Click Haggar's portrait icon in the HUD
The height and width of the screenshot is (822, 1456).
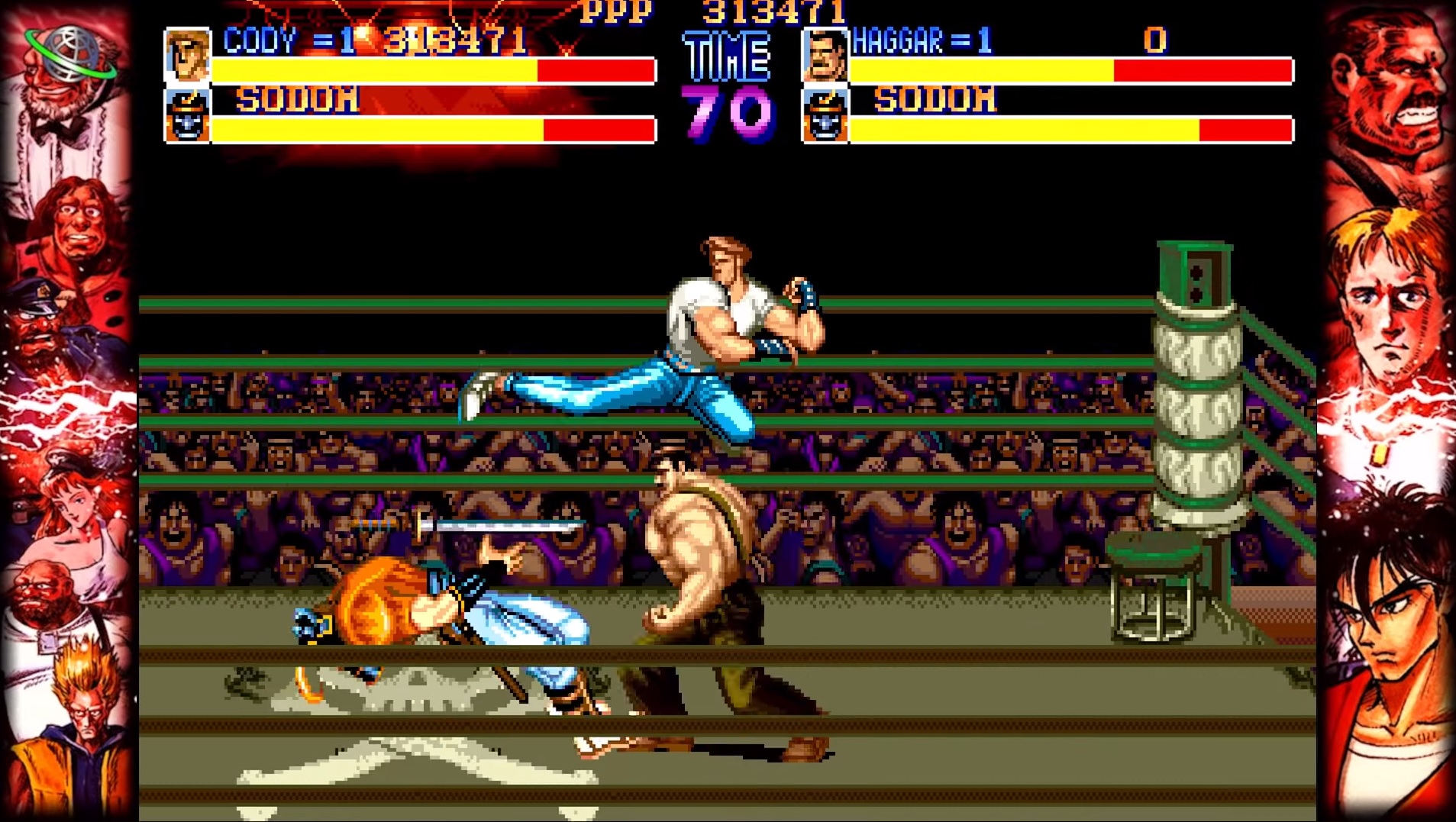point(827,56)
